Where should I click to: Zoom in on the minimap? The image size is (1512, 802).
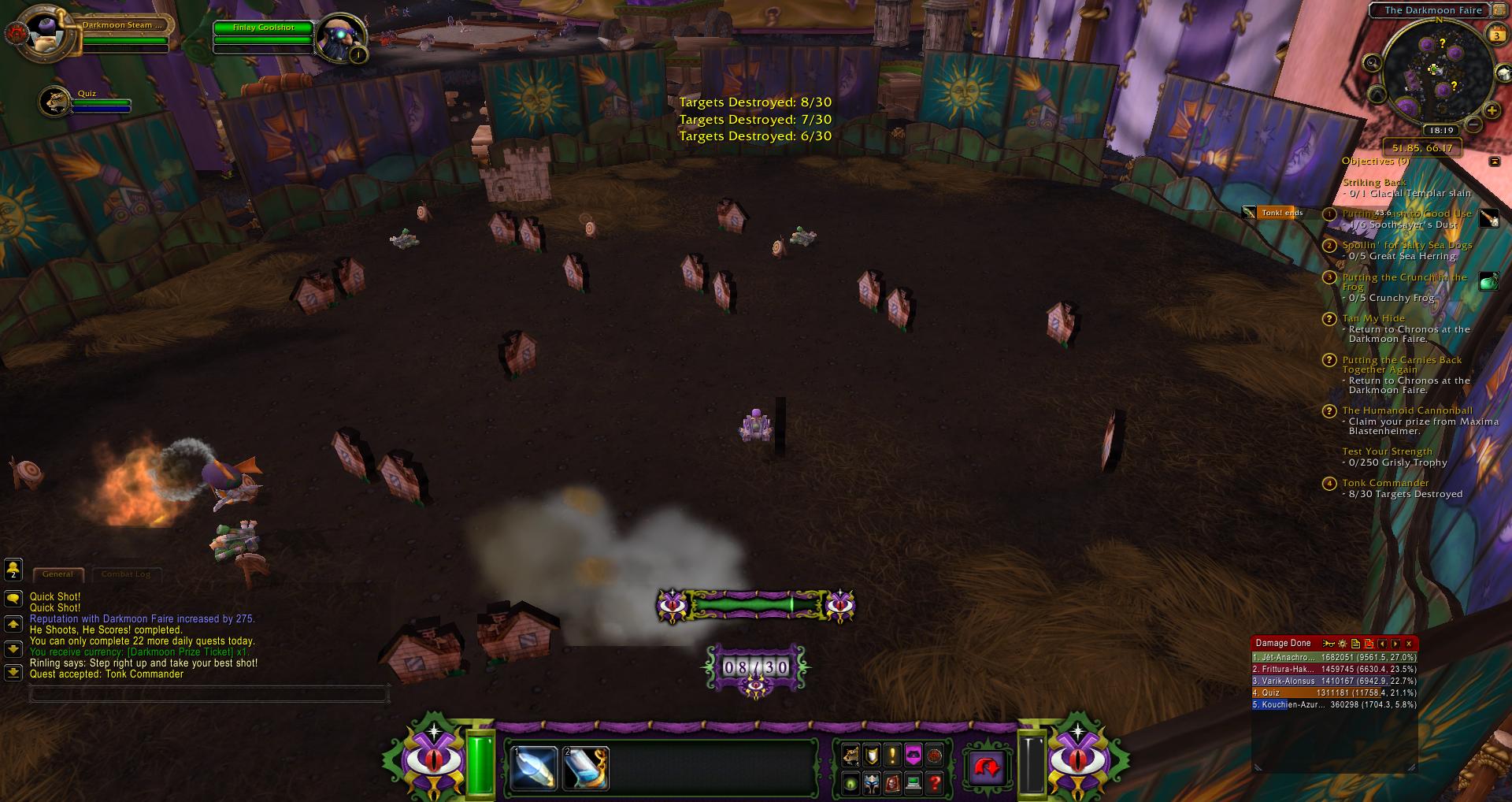pos(1492,111)
